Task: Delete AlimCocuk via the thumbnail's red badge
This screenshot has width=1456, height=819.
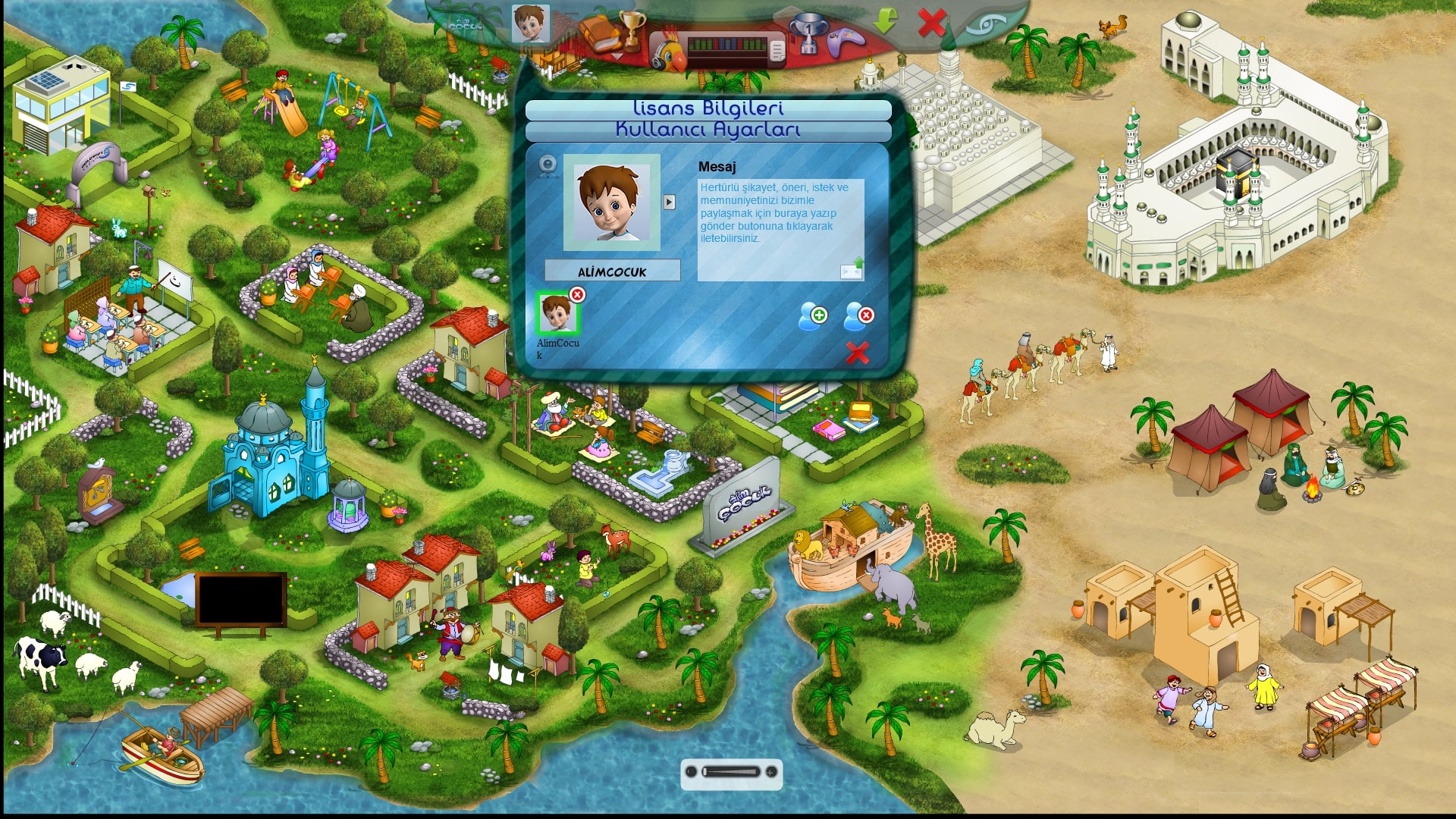Action: coord(578,294)
